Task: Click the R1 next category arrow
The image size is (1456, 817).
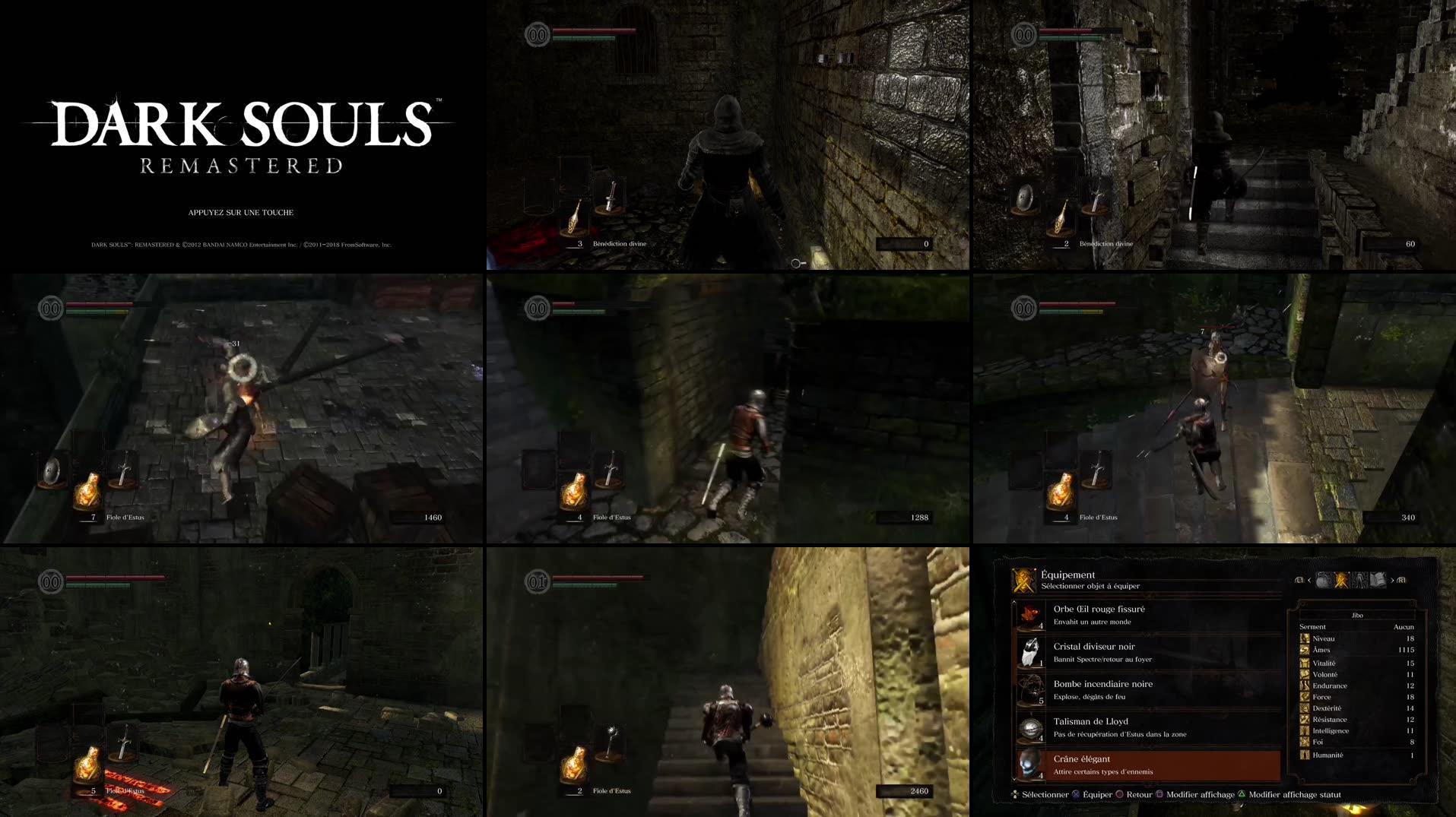Action: click(1403, 580)
